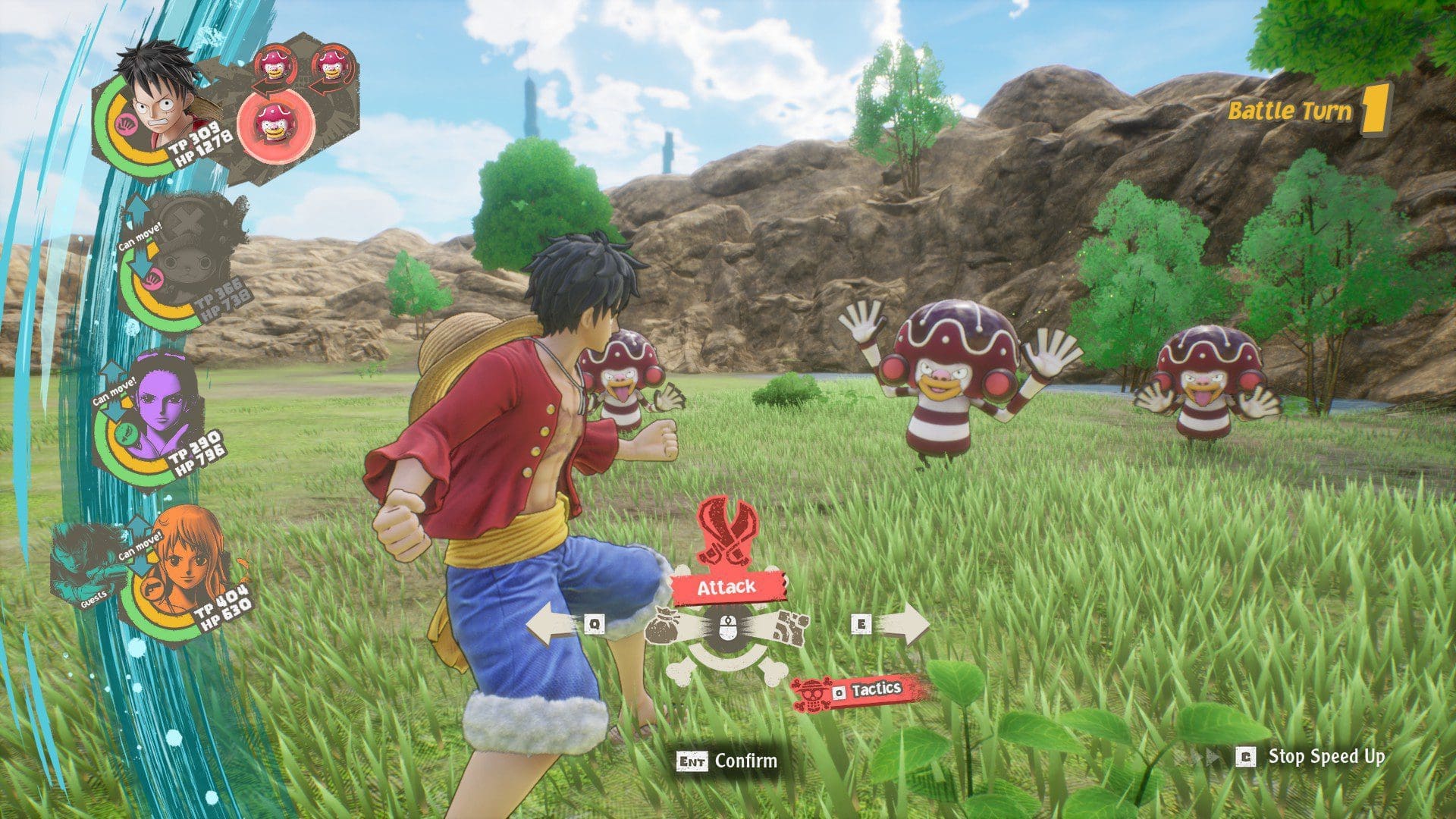Select the highlighted enemy target icon
The width and height of the screenshot is (1456, 819).
276,123
